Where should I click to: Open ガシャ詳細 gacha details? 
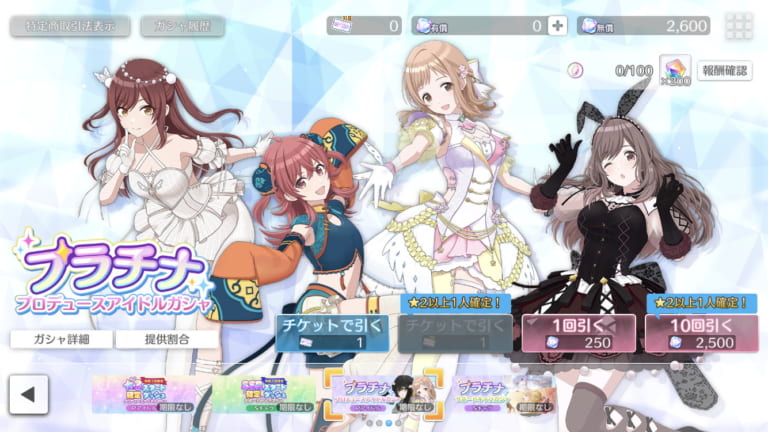point(61,339)
